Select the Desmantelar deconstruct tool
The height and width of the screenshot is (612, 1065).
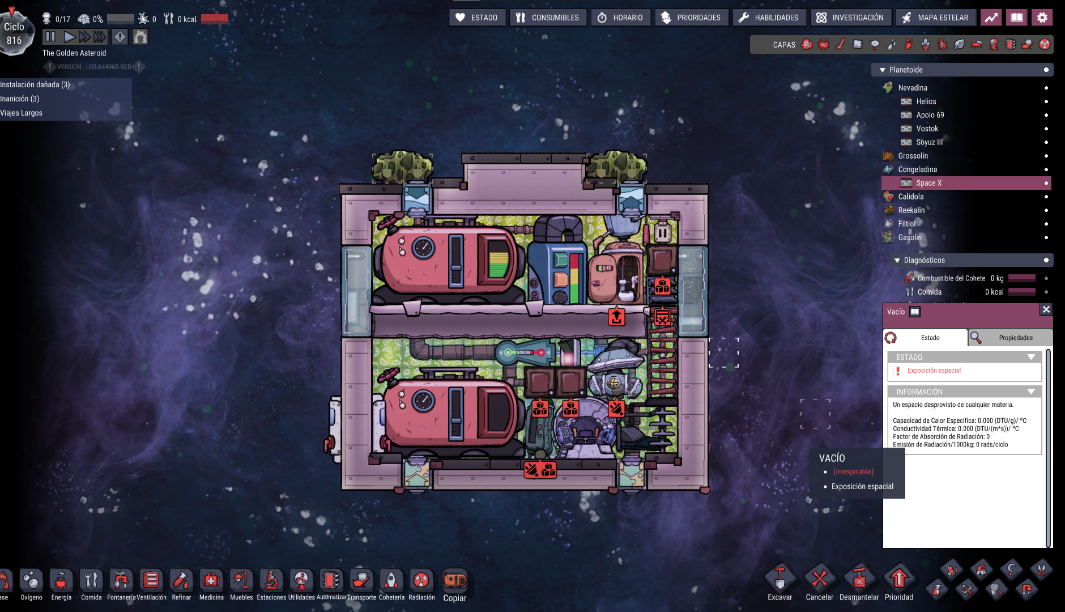[x=859, y=580]
